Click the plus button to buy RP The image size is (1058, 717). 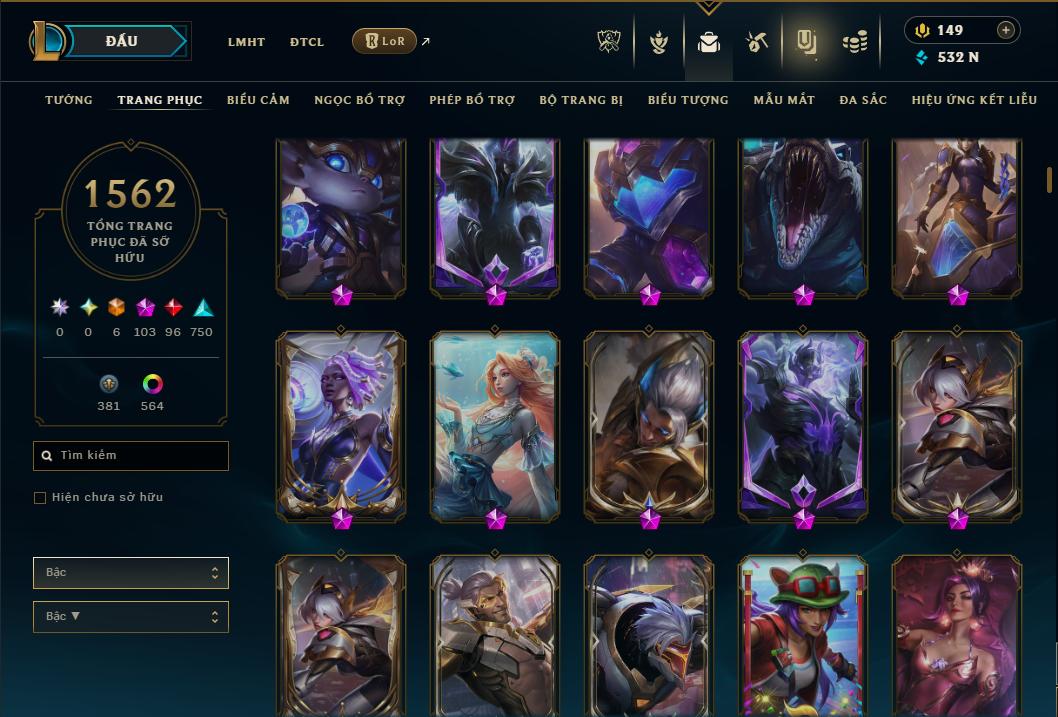tap(1006, 30)
